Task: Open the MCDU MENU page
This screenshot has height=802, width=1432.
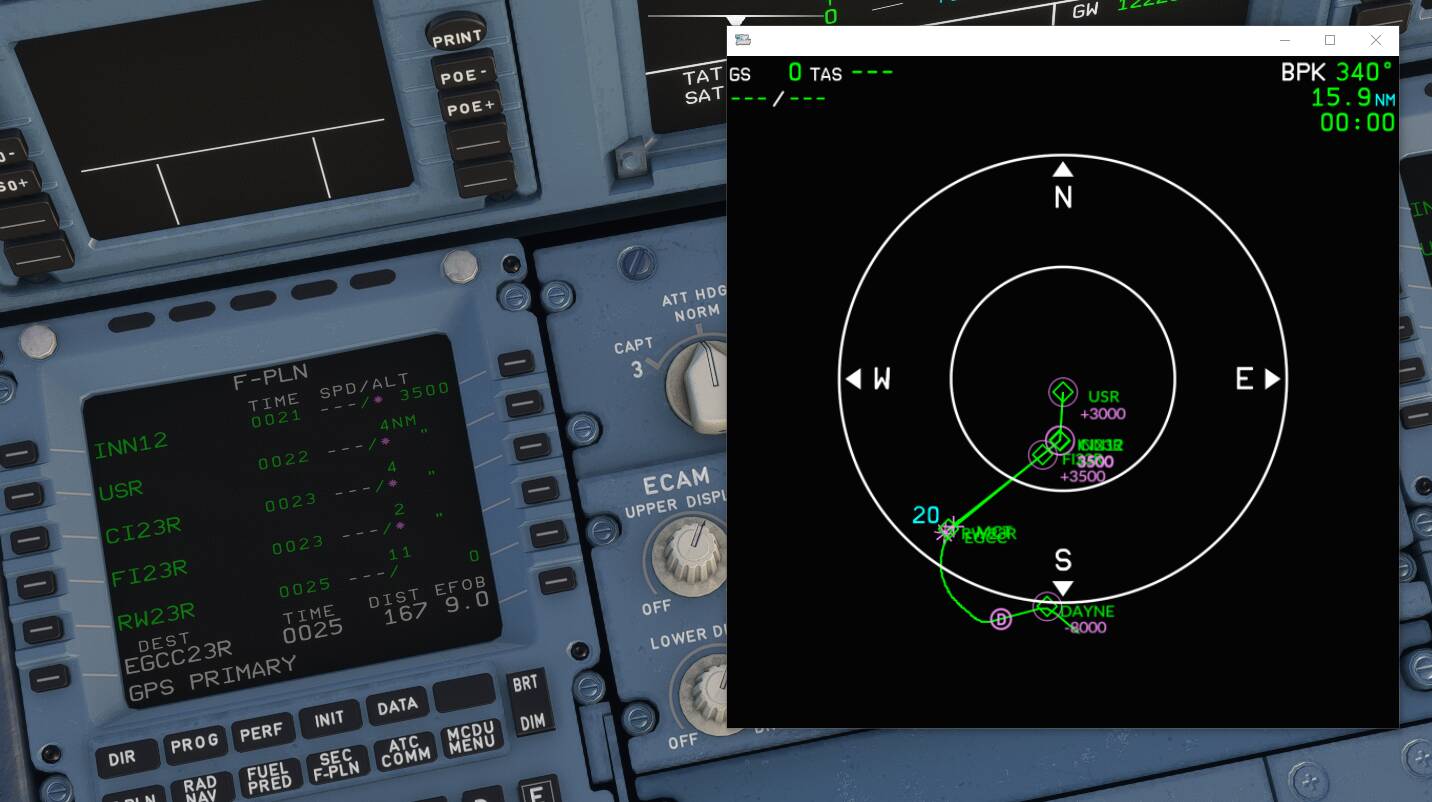Action: pos(471,739)
